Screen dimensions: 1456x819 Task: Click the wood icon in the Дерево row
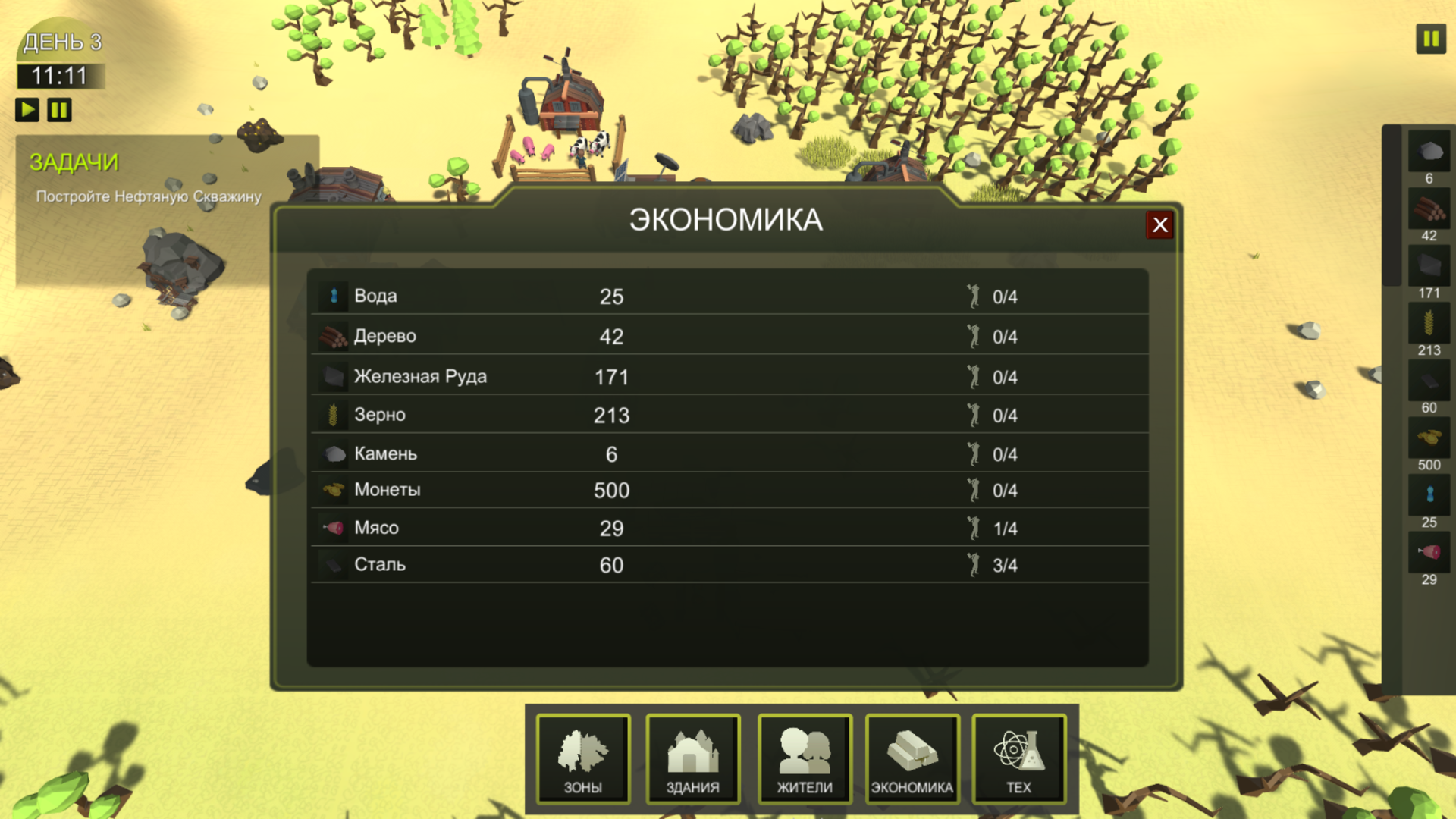tap(334, 335)
